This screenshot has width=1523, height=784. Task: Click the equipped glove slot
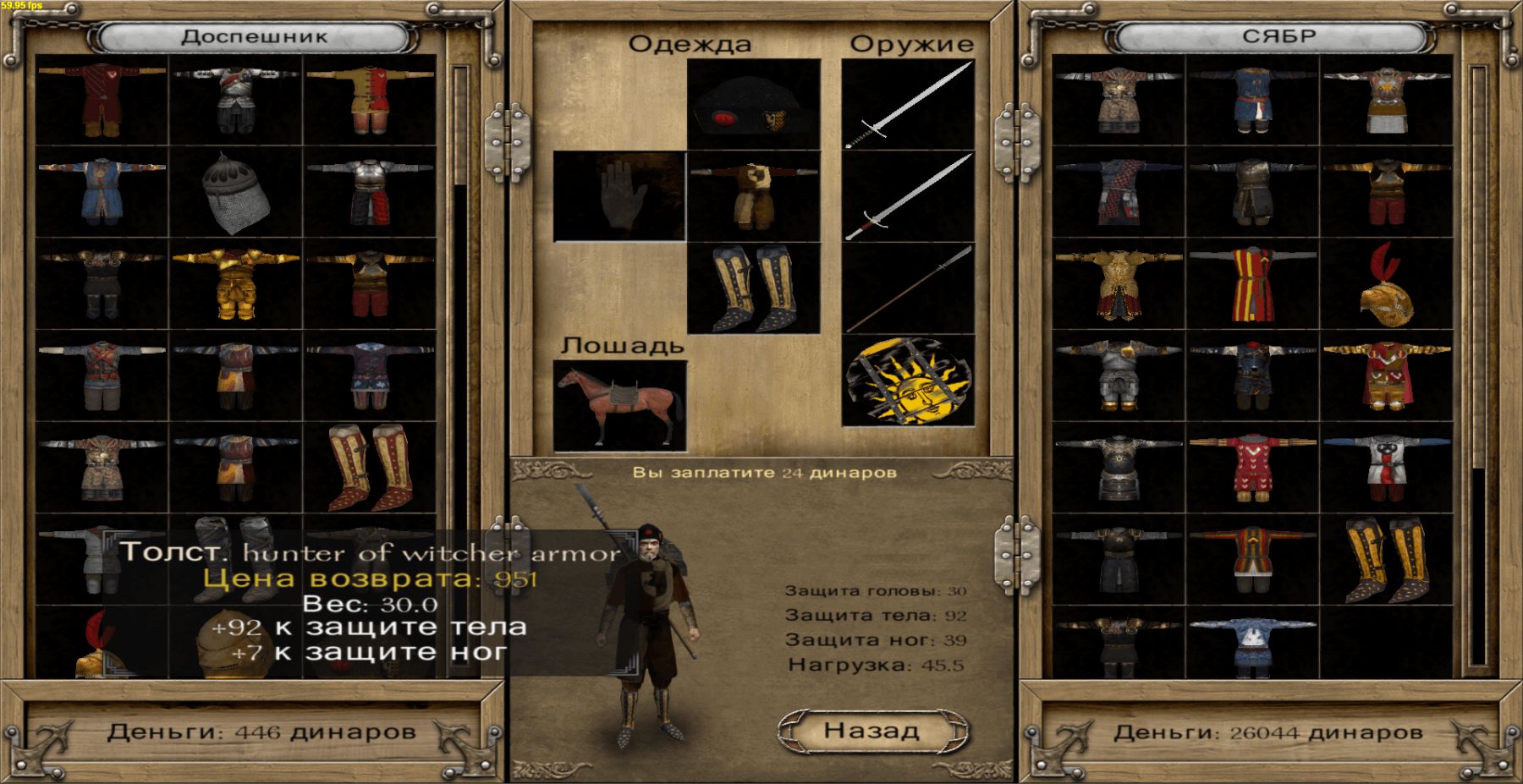(x=619, y=196)
